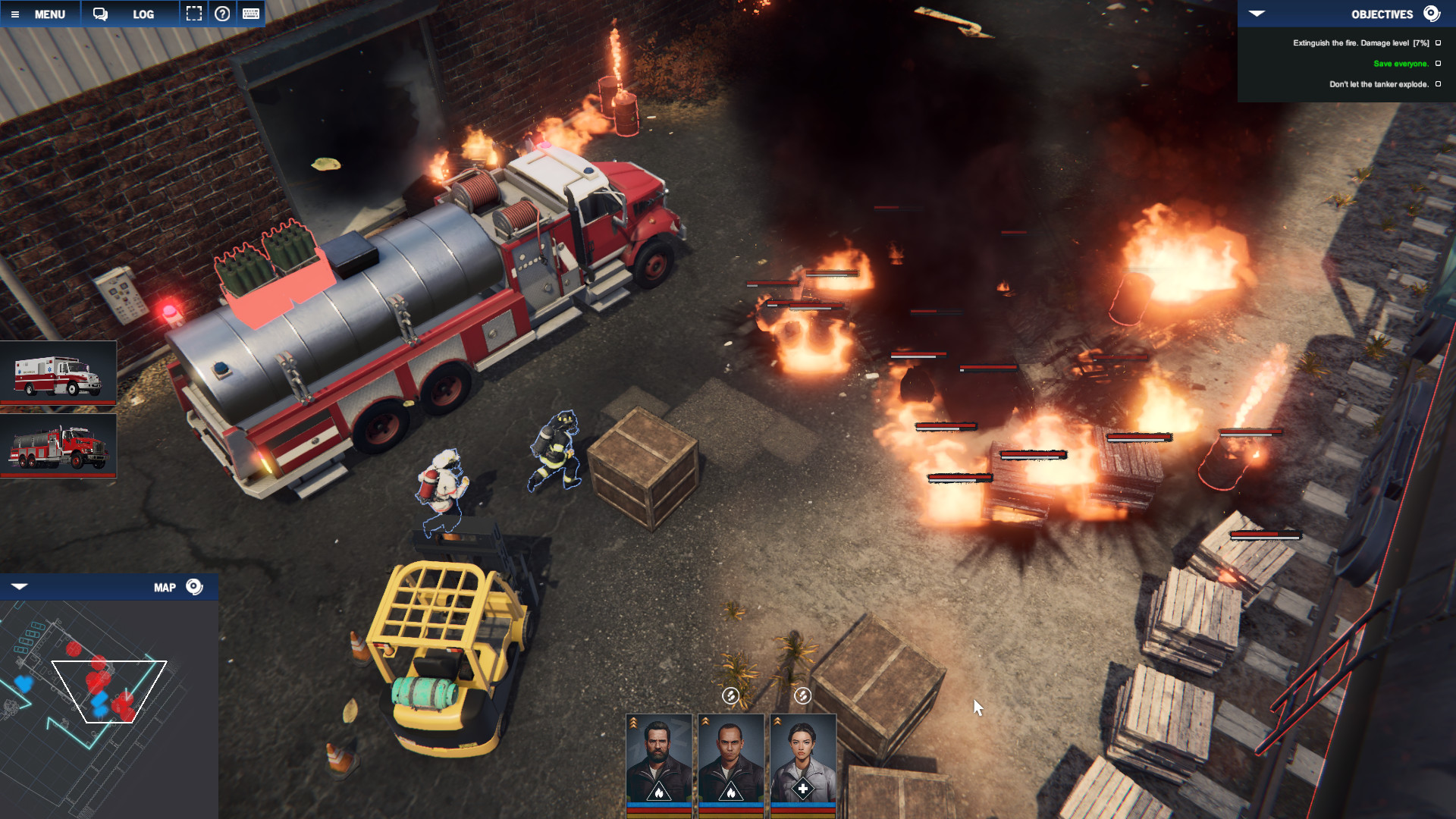
Task: Open the chat icon next to LOG
Action: point(99,13)
